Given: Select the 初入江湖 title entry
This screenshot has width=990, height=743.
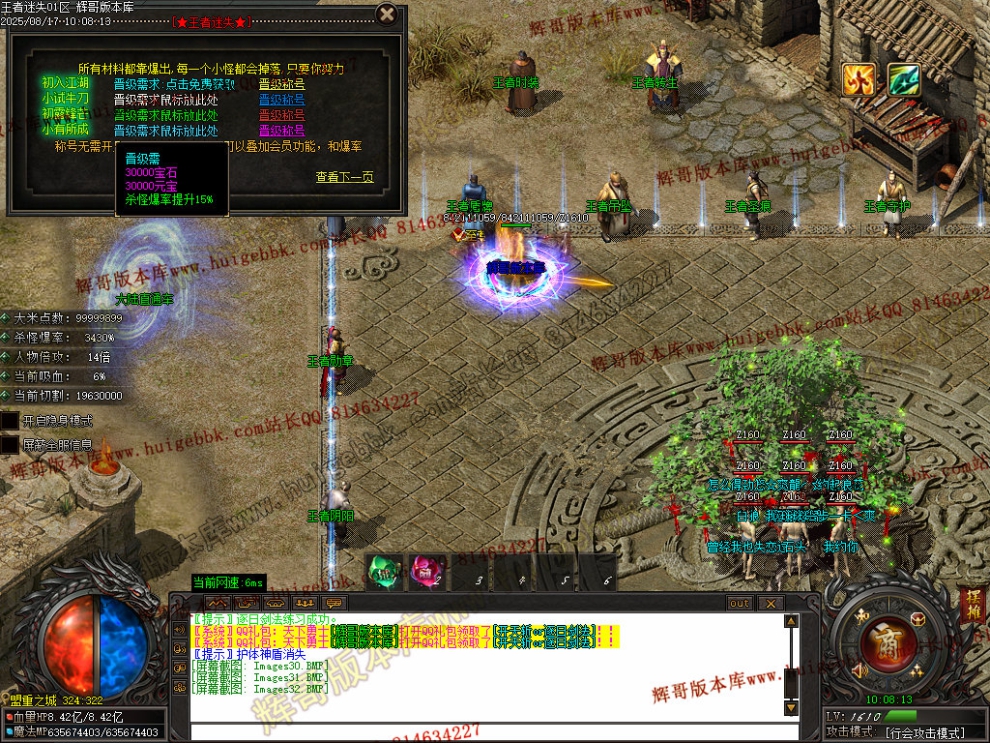Looking at the screenshot, I should [65, 84].
